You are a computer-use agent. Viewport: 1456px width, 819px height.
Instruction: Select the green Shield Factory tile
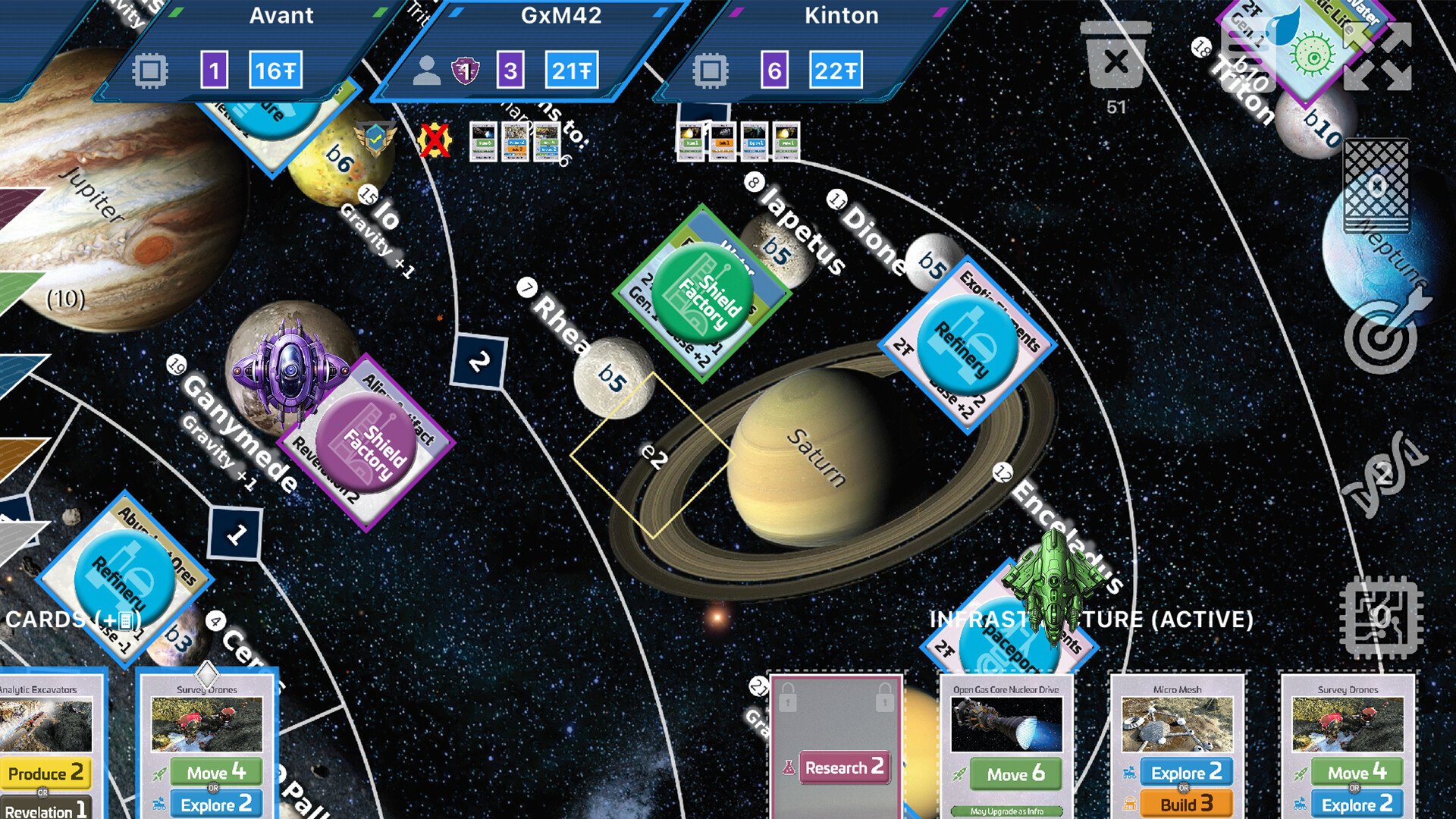click(702, 293)
